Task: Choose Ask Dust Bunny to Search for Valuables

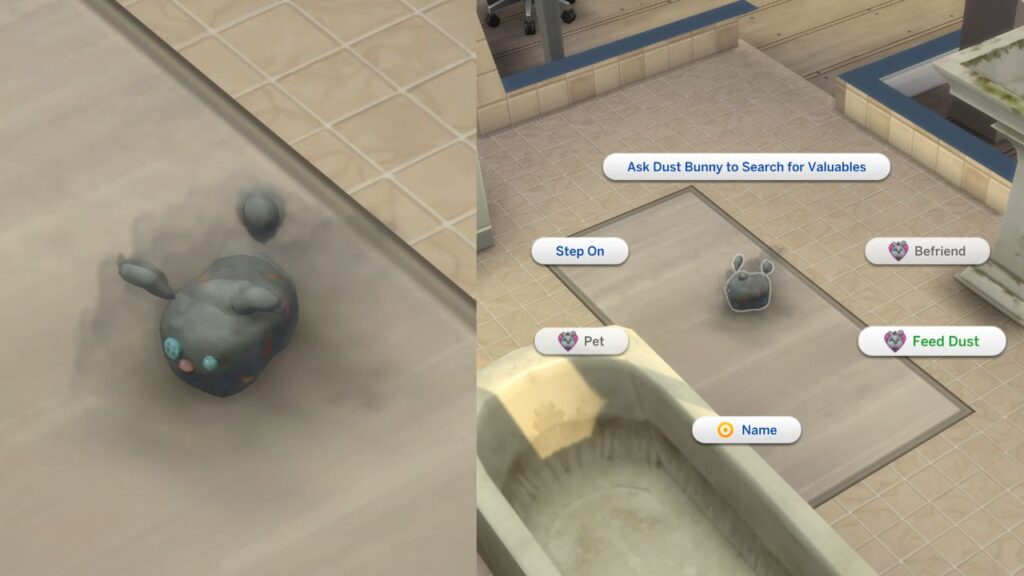Action: 746,167
